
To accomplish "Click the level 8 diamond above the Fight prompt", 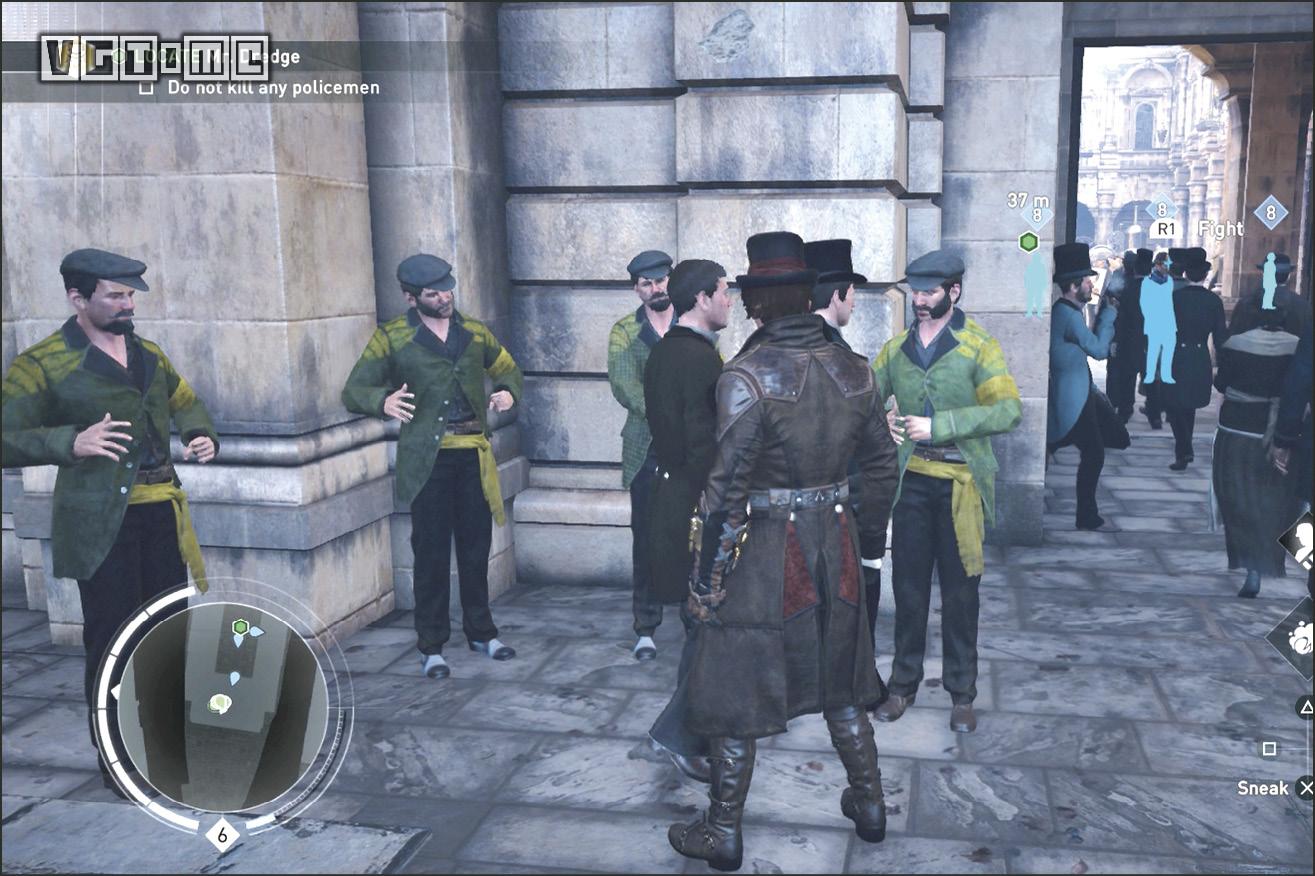I will pos(1161,209).
